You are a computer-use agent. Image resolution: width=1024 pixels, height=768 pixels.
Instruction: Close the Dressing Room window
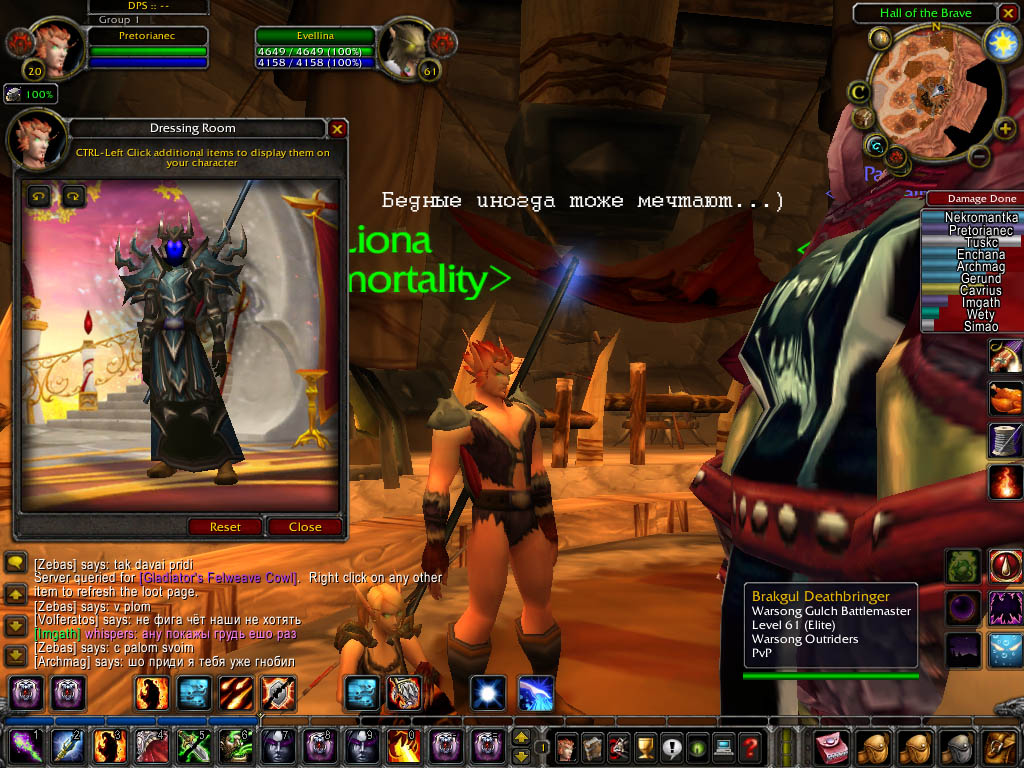point(338,129)
